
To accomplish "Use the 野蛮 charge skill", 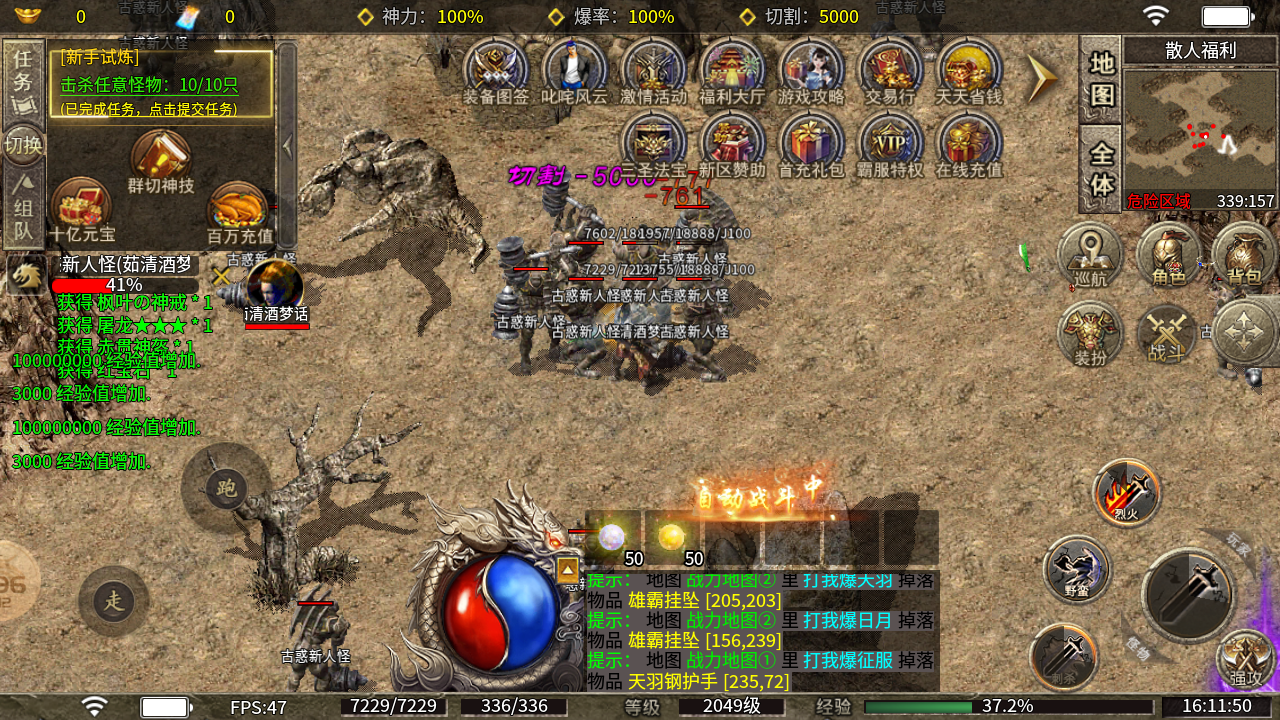I will coord(1076,568).
